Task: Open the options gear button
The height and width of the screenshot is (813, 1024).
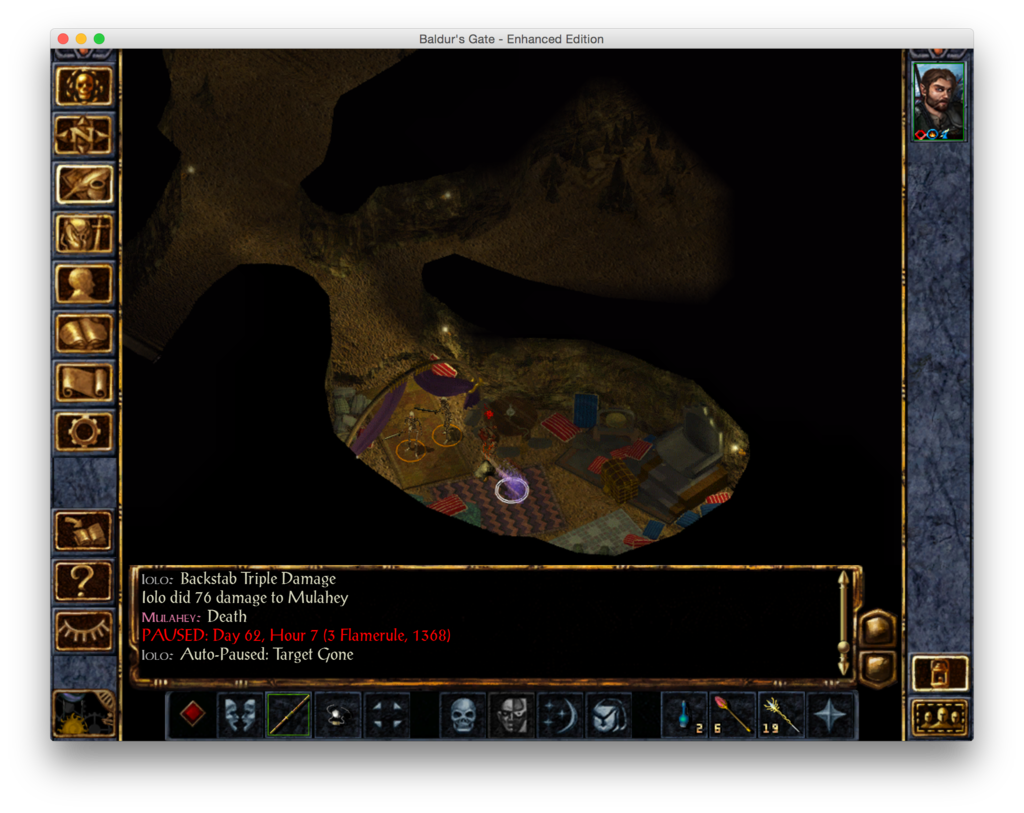Action: tap(84, 431)
